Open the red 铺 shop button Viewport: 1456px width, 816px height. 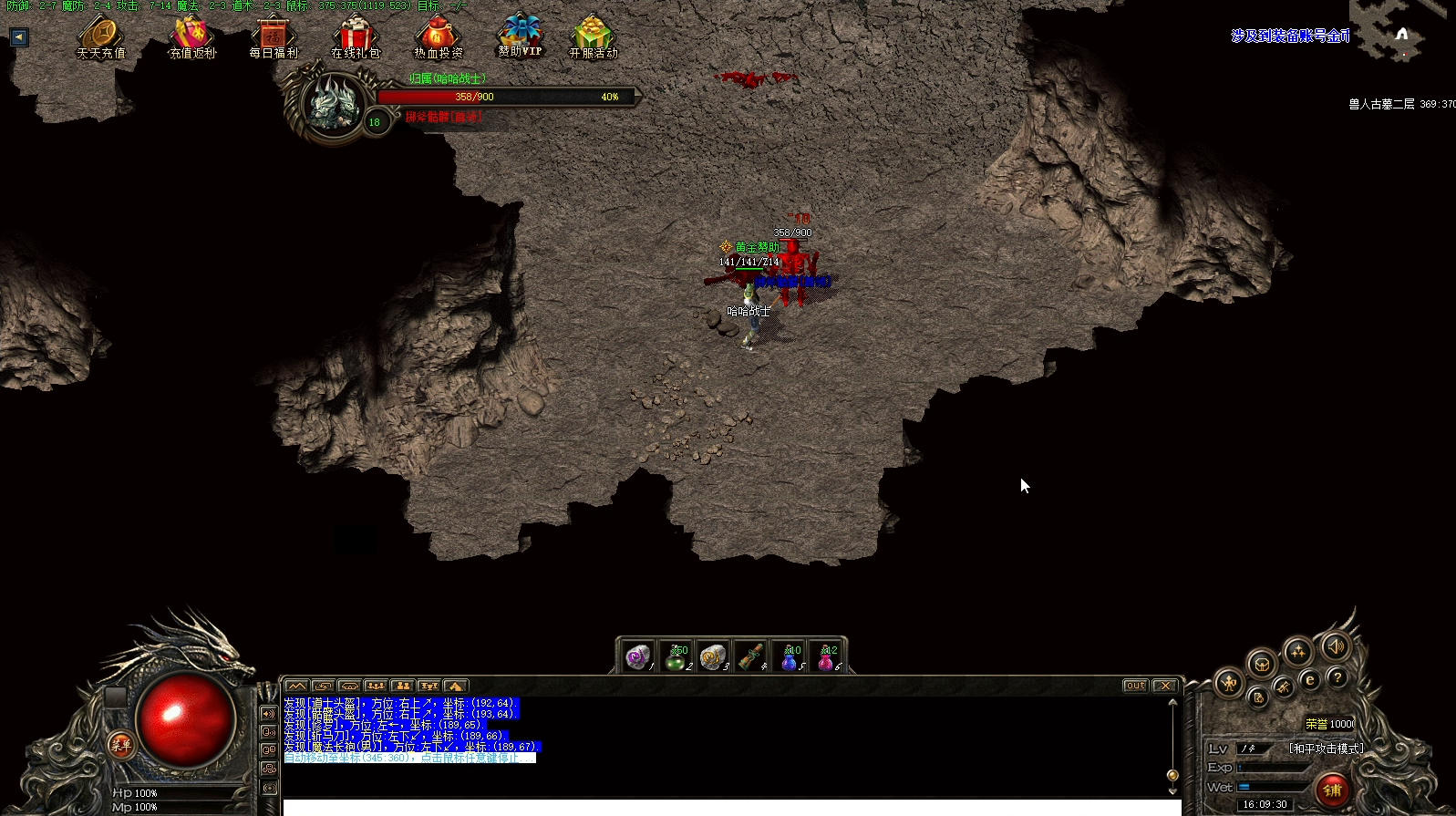pos(1332,789)
